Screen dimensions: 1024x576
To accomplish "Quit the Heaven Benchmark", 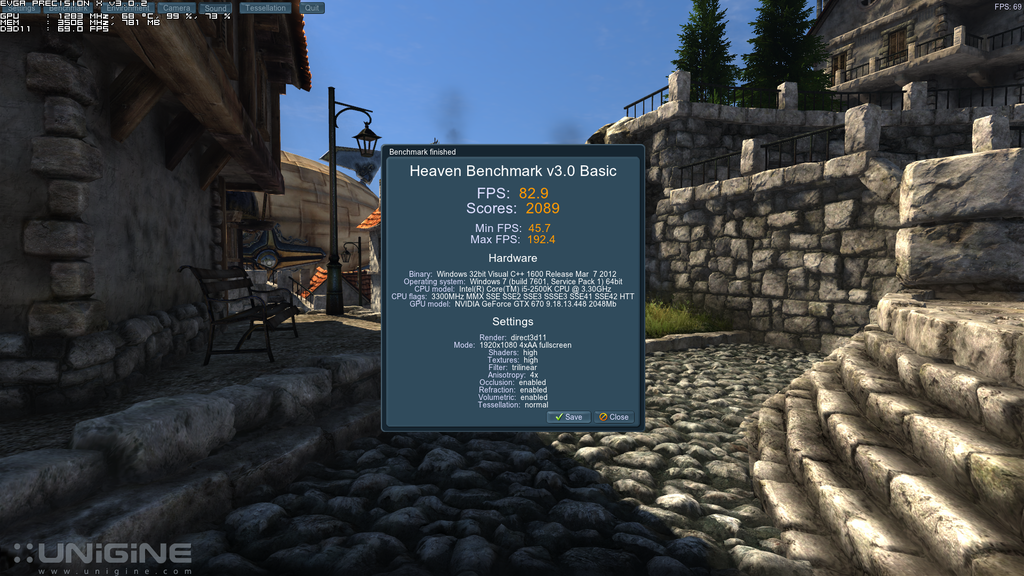I will pyautogui.click(x=312, y=8).
